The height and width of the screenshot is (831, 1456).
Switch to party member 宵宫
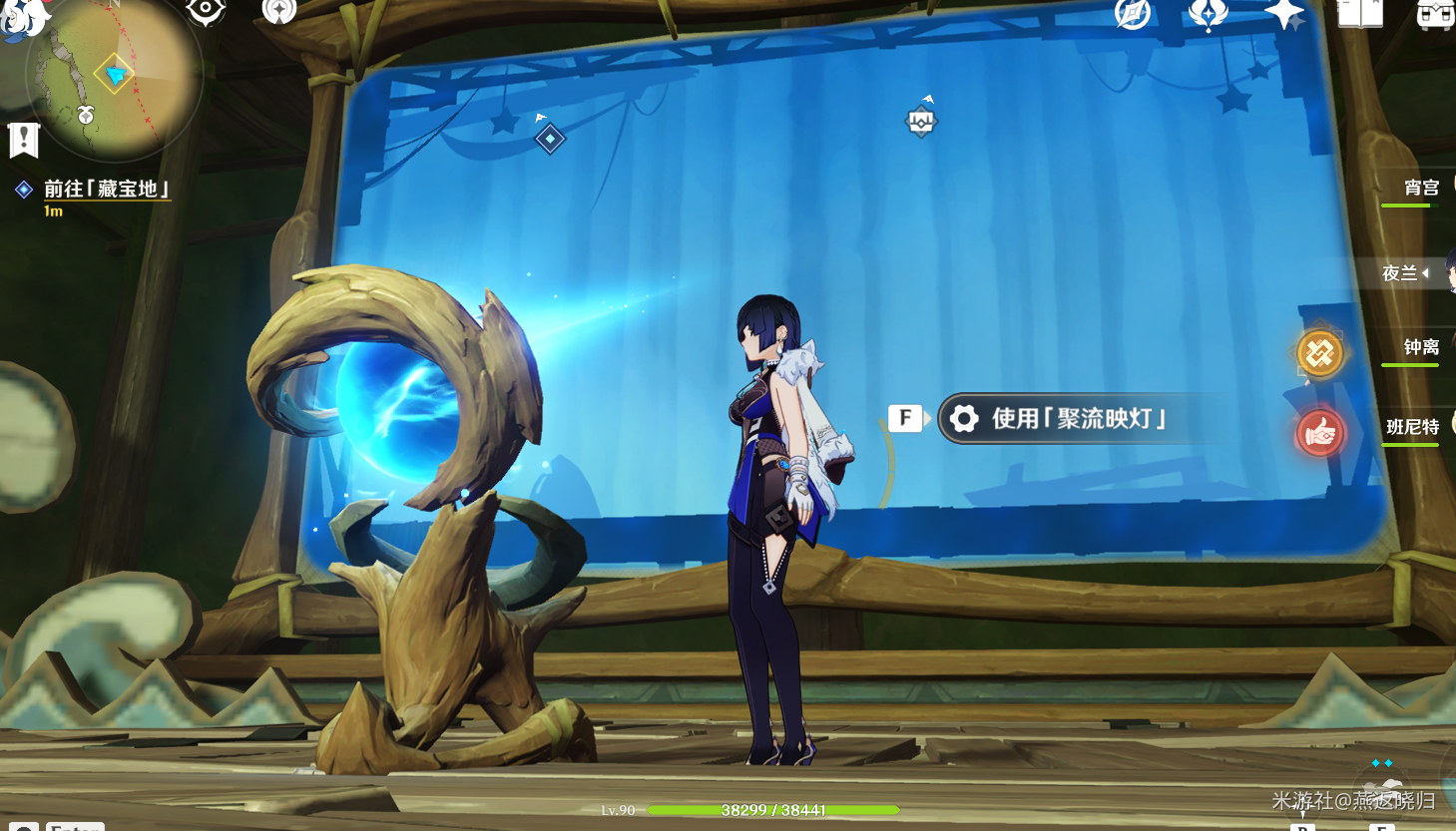coord(1420,188)
